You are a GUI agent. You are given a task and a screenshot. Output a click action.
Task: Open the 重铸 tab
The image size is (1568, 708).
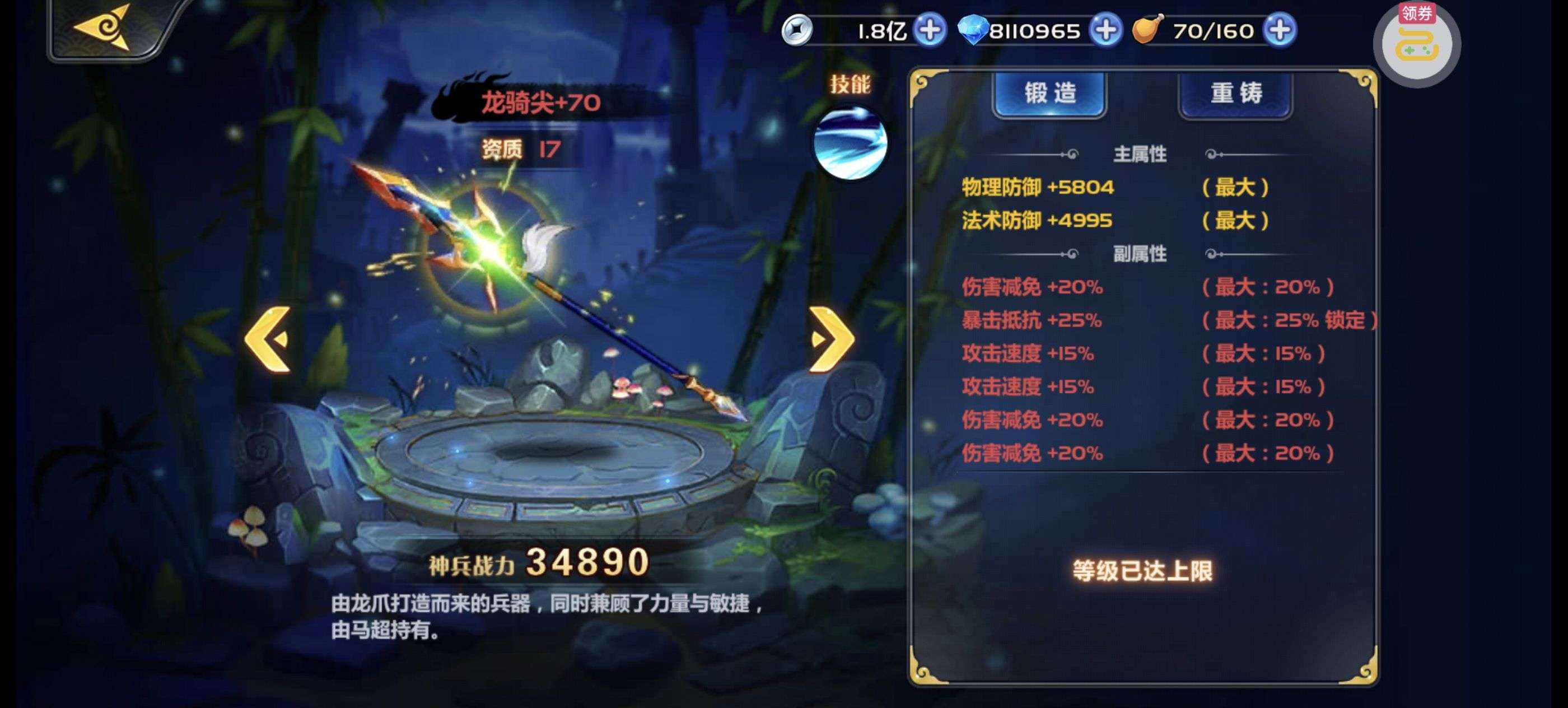click(x=1235, y=94)
